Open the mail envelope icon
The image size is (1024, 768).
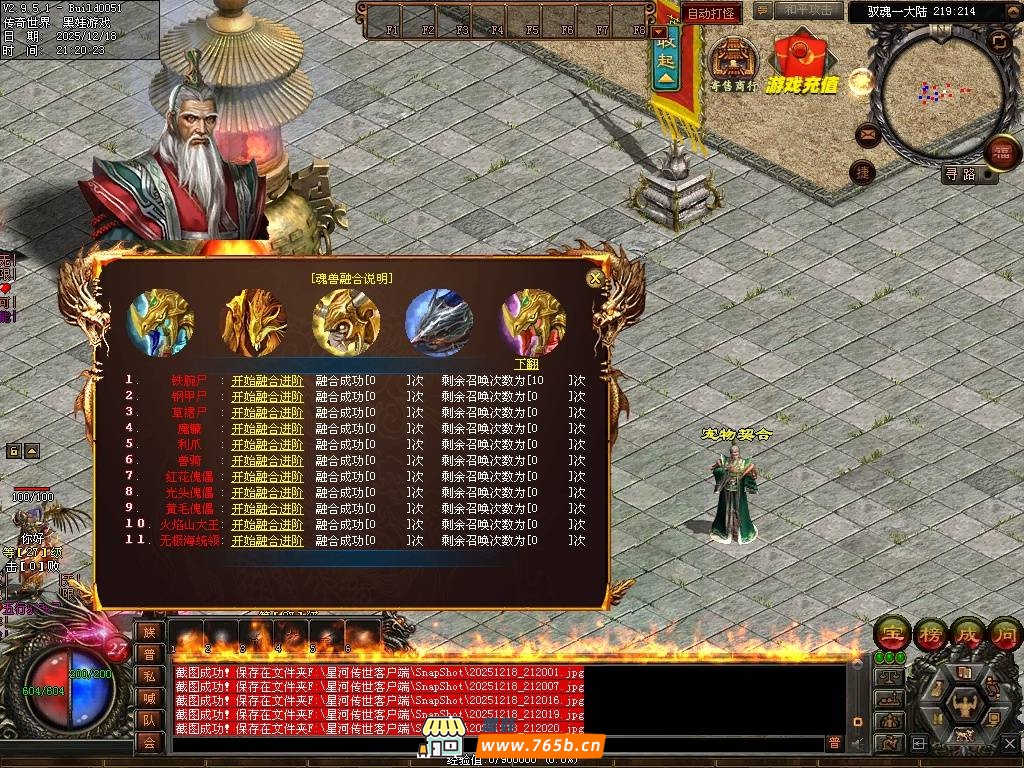coord(867,135)
